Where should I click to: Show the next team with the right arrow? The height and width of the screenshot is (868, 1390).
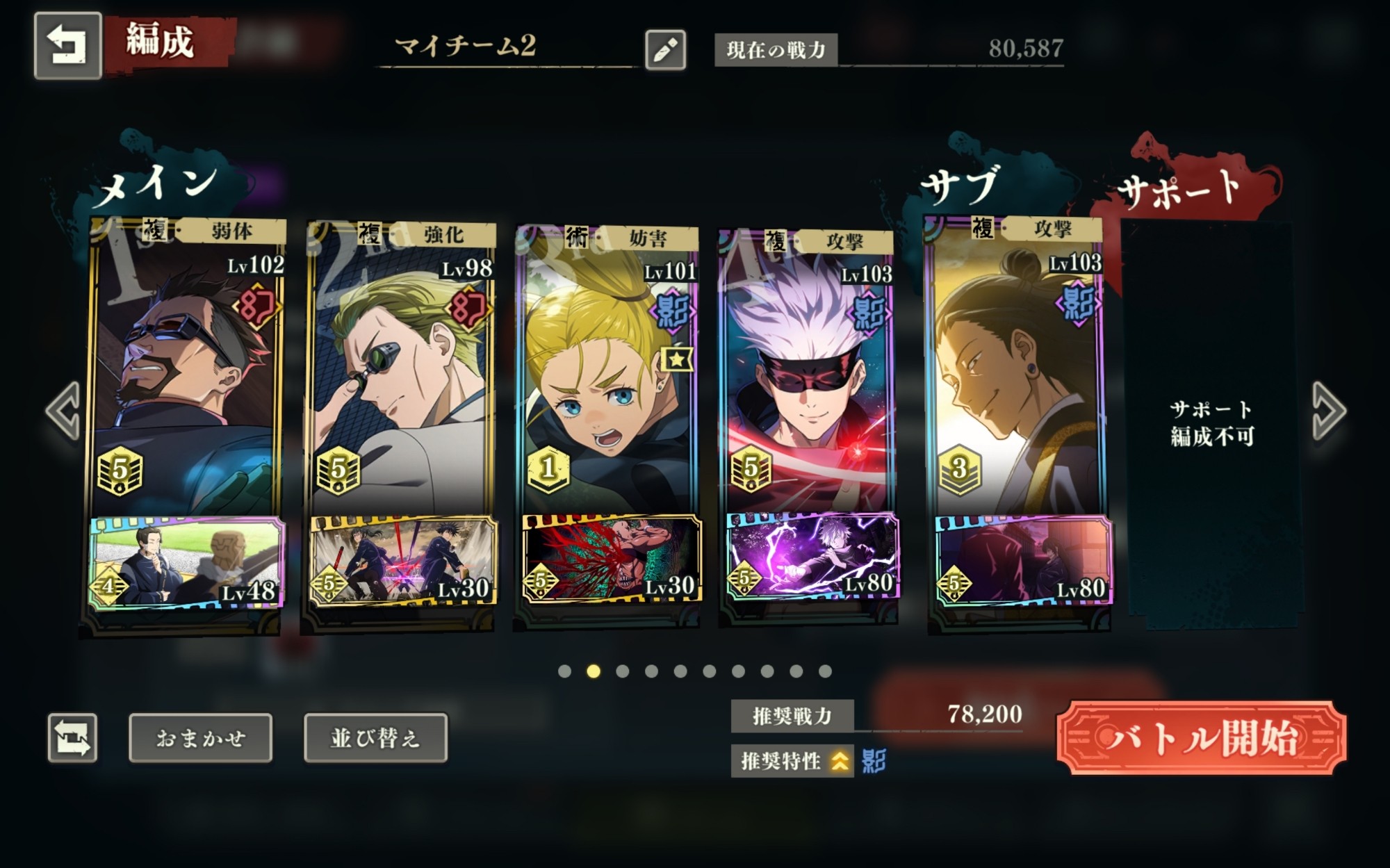coord(1328,411)
